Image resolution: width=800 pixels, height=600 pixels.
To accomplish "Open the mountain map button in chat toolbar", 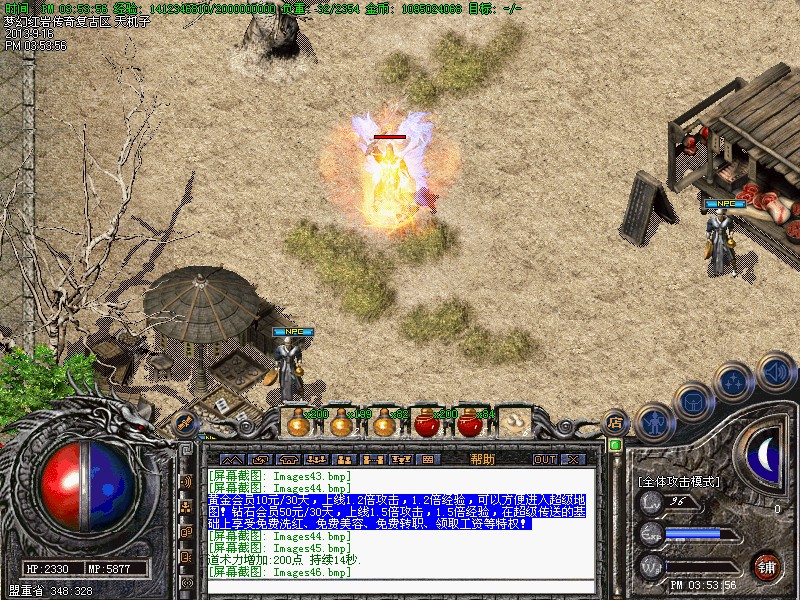I will point(232,459).
